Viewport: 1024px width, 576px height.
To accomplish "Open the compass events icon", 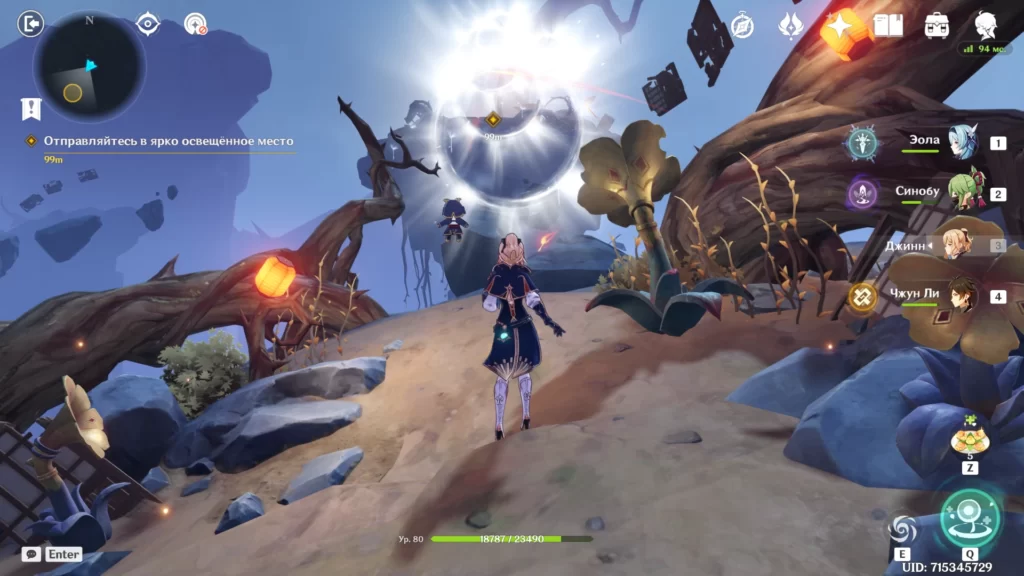I will 742,26.
